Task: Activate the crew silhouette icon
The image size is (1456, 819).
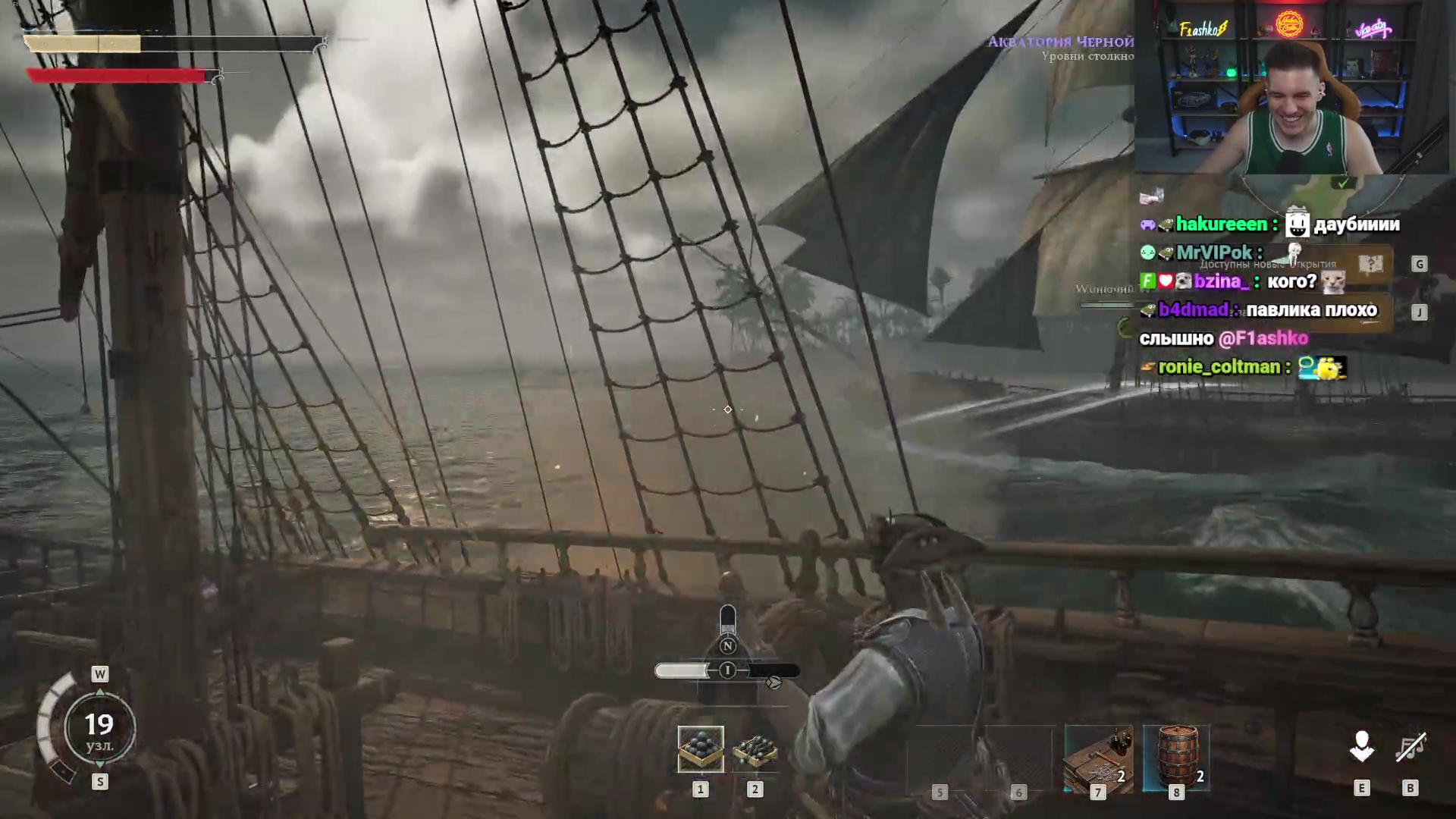Action: click(x=1362, y=747)
